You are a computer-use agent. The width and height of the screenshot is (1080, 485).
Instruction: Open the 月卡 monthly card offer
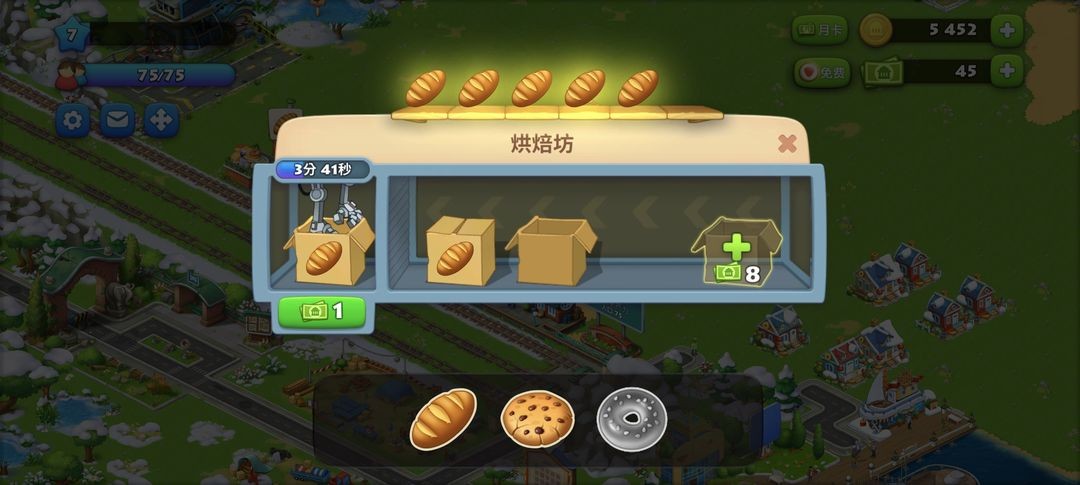coord(819,29)
